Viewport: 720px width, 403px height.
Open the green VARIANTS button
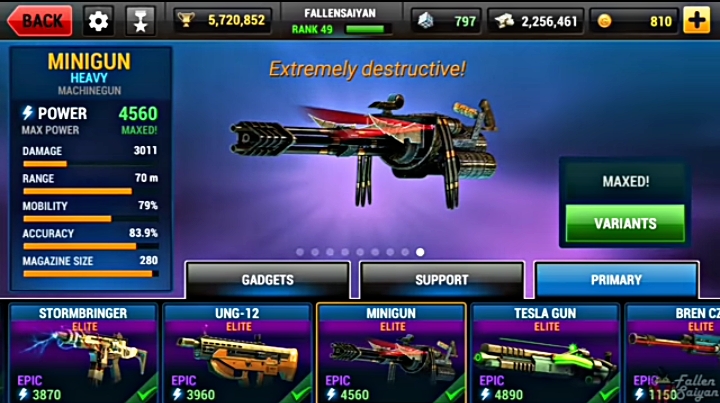tap(625, 223)
